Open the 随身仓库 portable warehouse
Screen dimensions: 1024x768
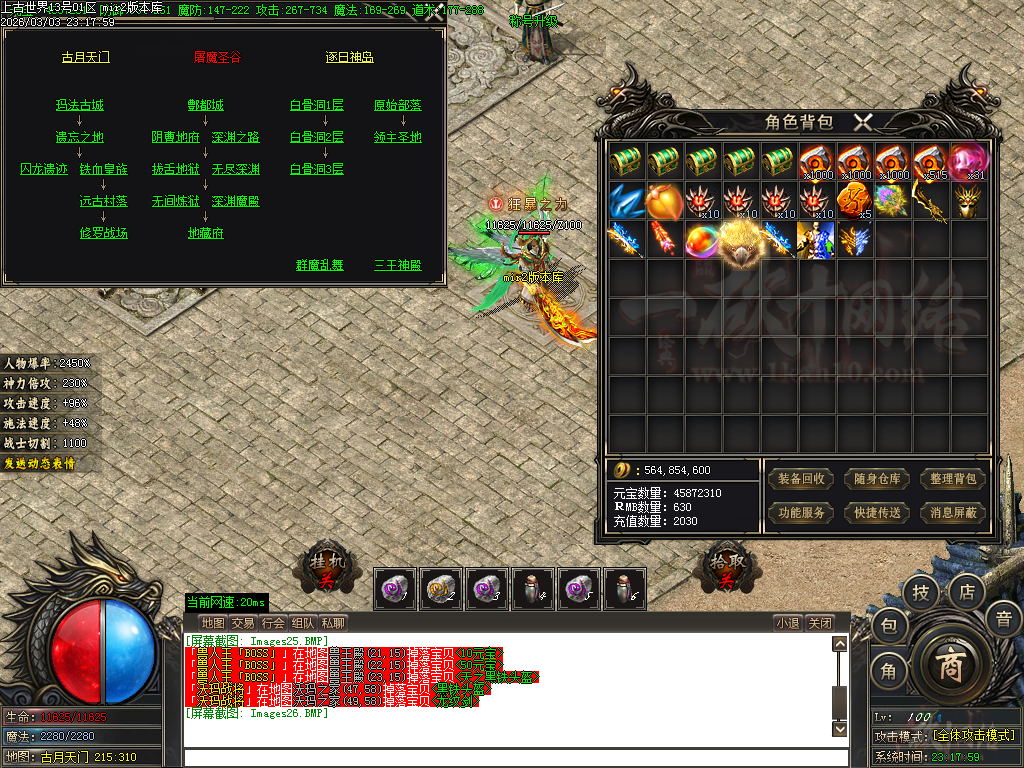pos(877,479)
